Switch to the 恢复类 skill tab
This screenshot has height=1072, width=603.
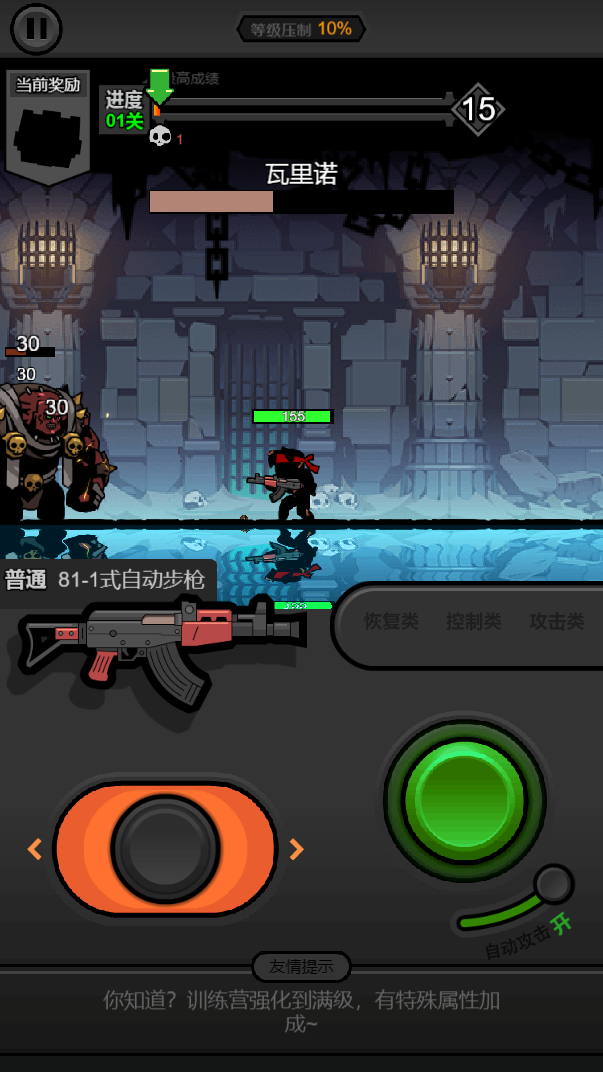(x=391, y=622)
